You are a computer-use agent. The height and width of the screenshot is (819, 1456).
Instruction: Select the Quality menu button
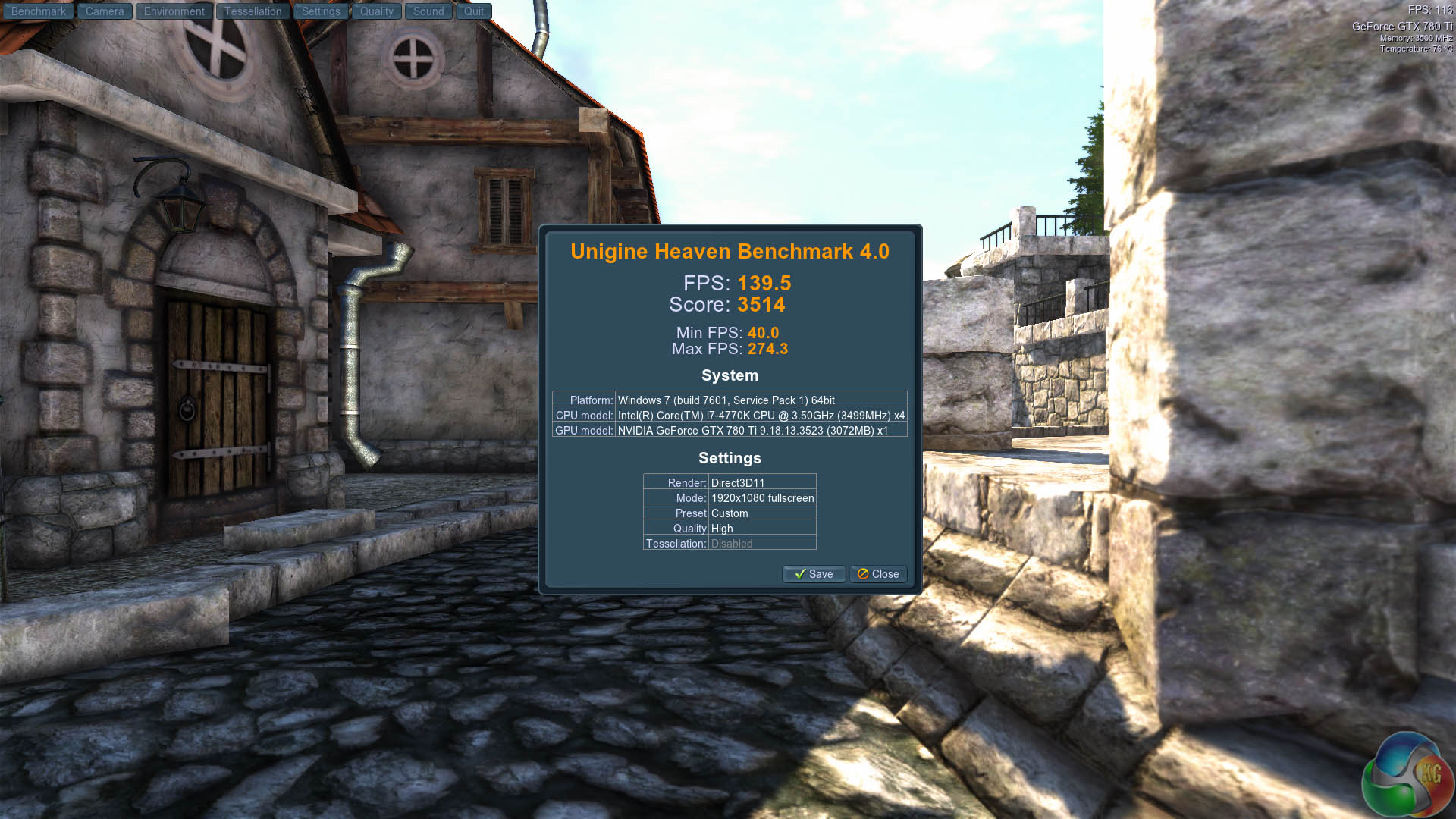point(376,11)
